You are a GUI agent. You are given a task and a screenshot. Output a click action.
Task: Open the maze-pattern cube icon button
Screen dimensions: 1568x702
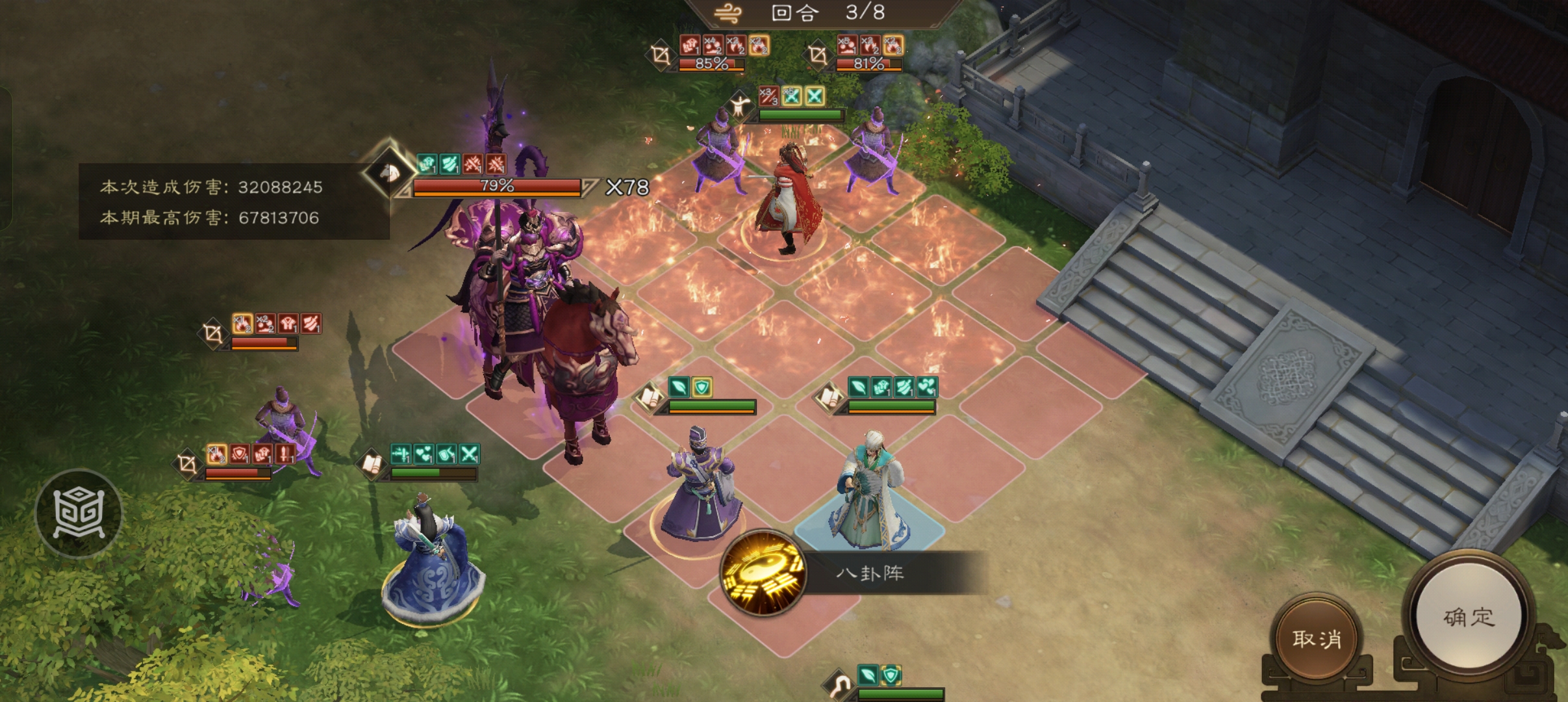point(79,513)
